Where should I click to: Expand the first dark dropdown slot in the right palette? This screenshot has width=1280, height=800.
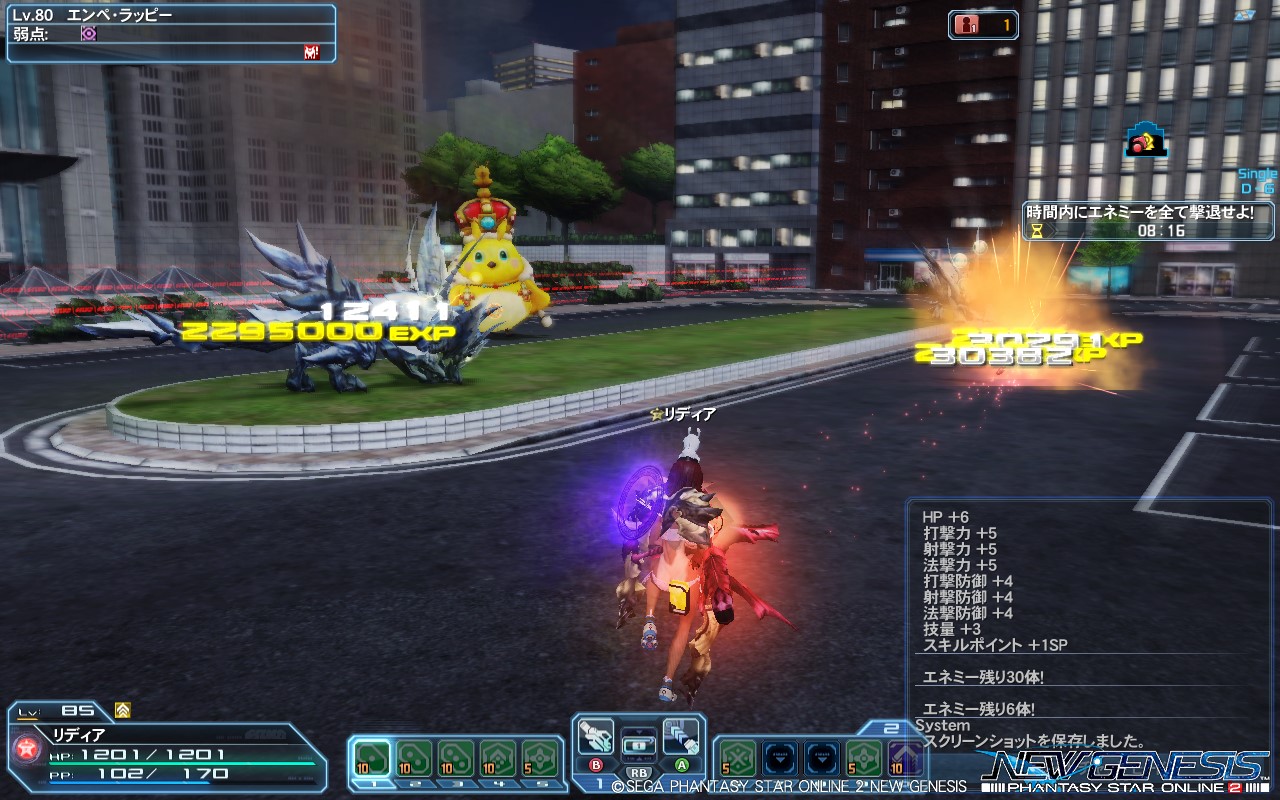[x=778, y=757]
